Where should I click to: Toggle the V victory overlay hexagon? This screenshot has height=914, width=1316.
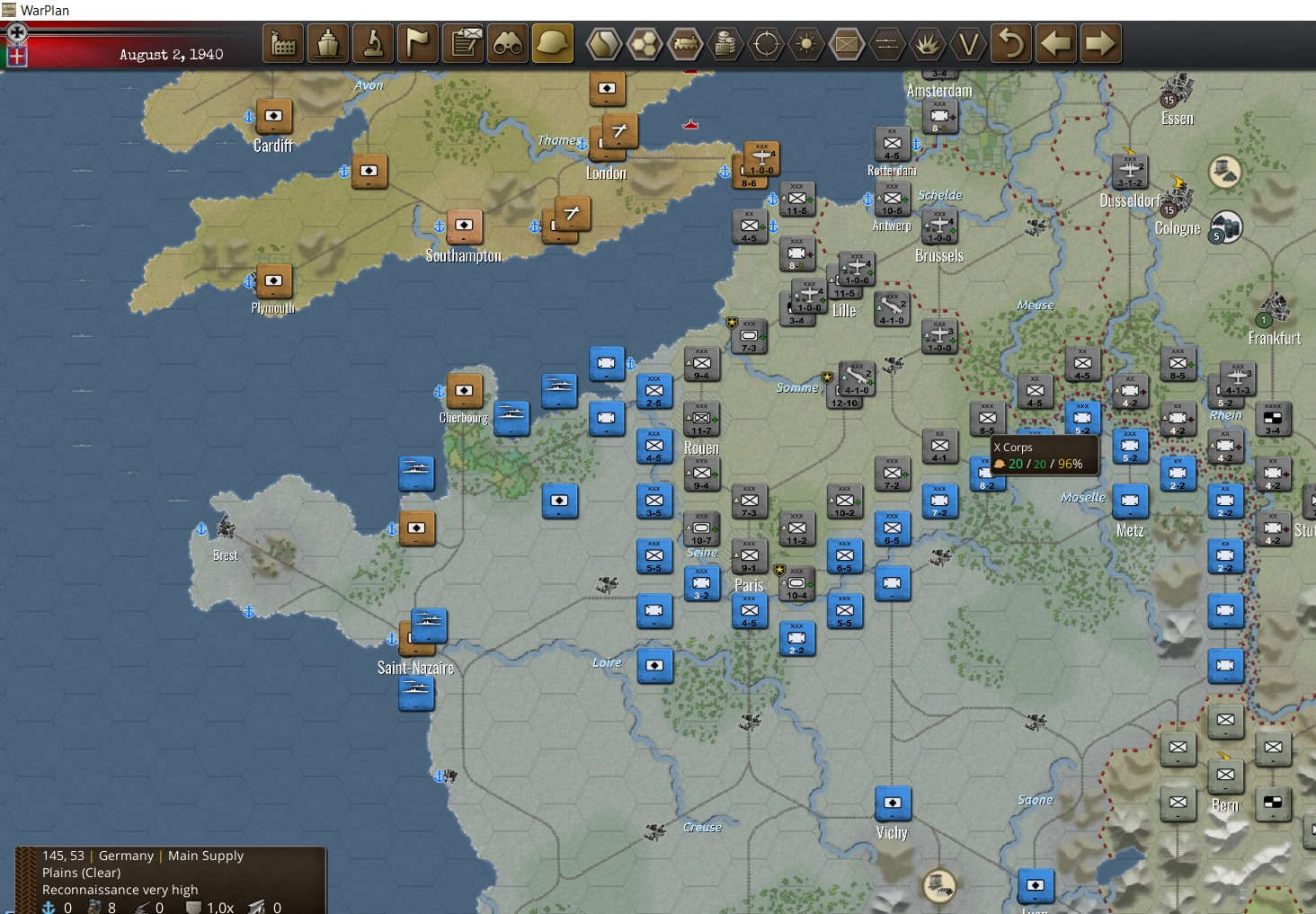[x=968, y=43]
